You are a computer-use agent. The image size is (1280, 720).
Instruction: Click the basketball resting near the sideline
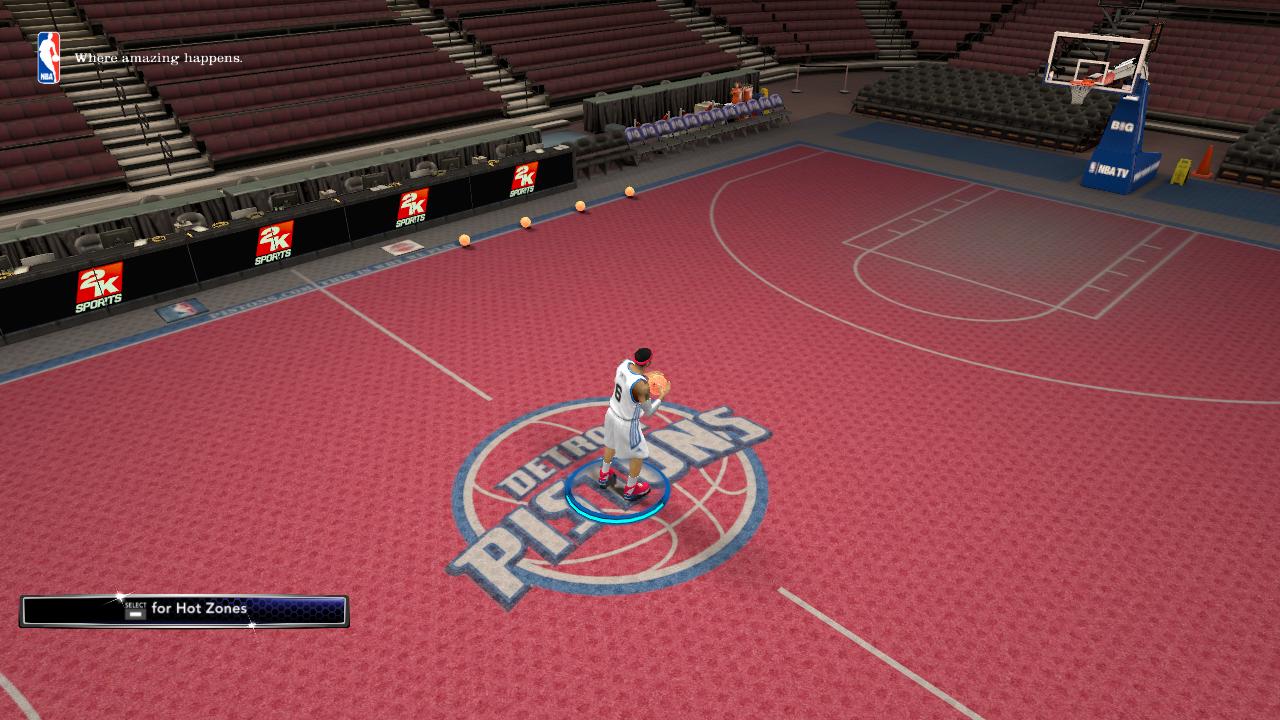click(x=464, y=240)
